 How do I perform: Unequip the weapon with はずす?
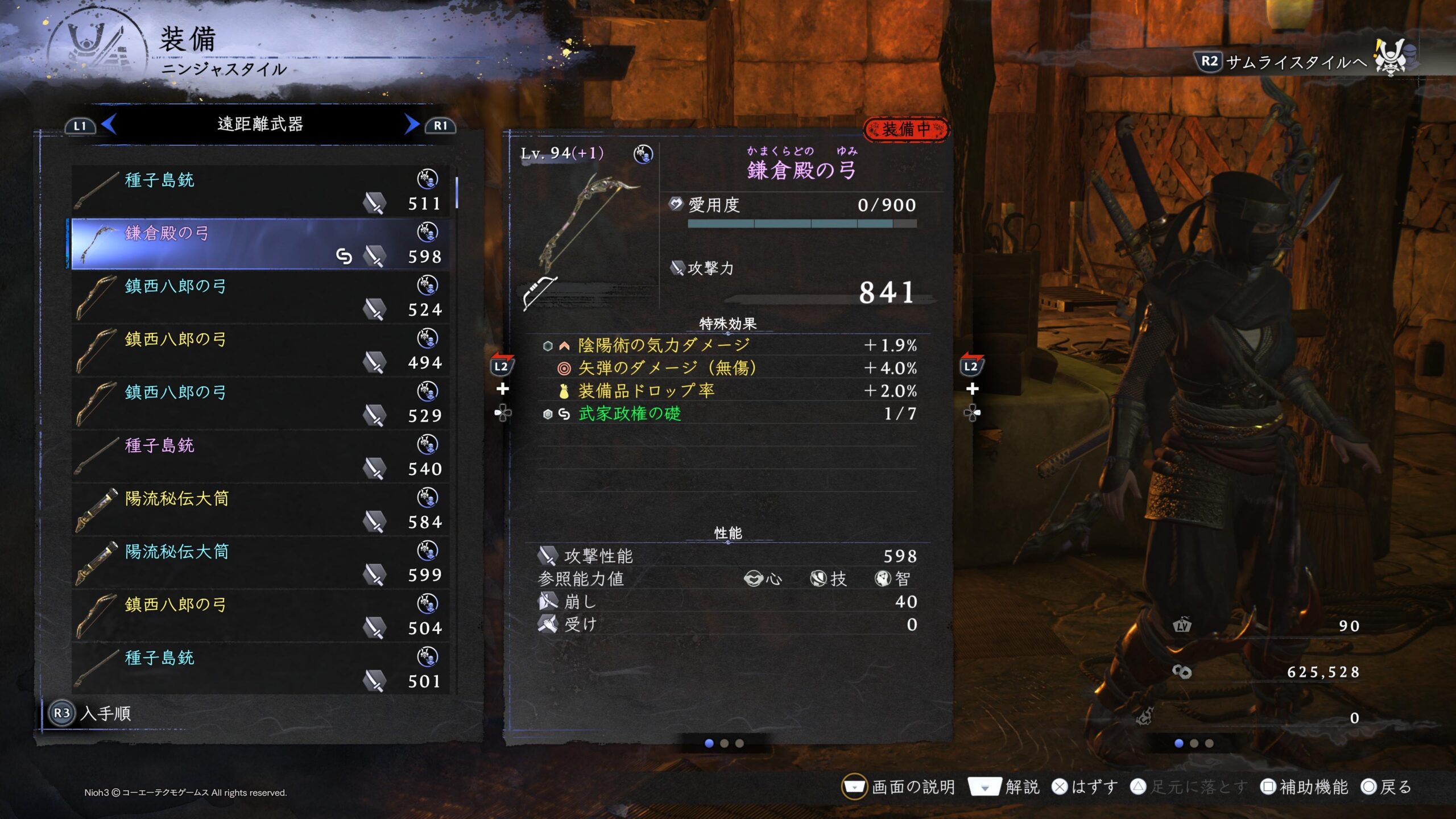click(x=1084, y=787)
